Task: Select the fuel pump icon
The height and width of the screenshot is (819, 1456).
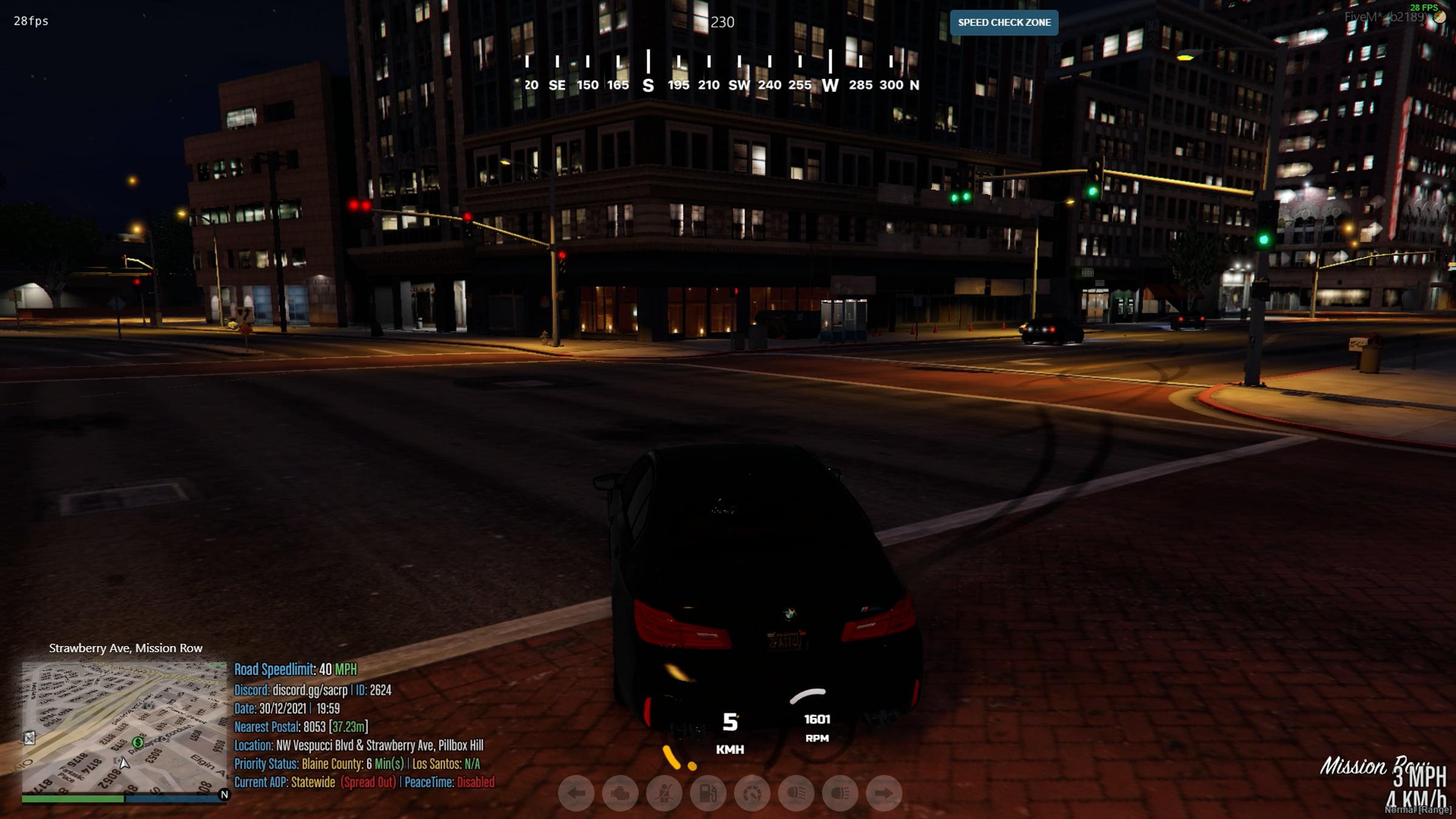Action: tap(708, 793)
